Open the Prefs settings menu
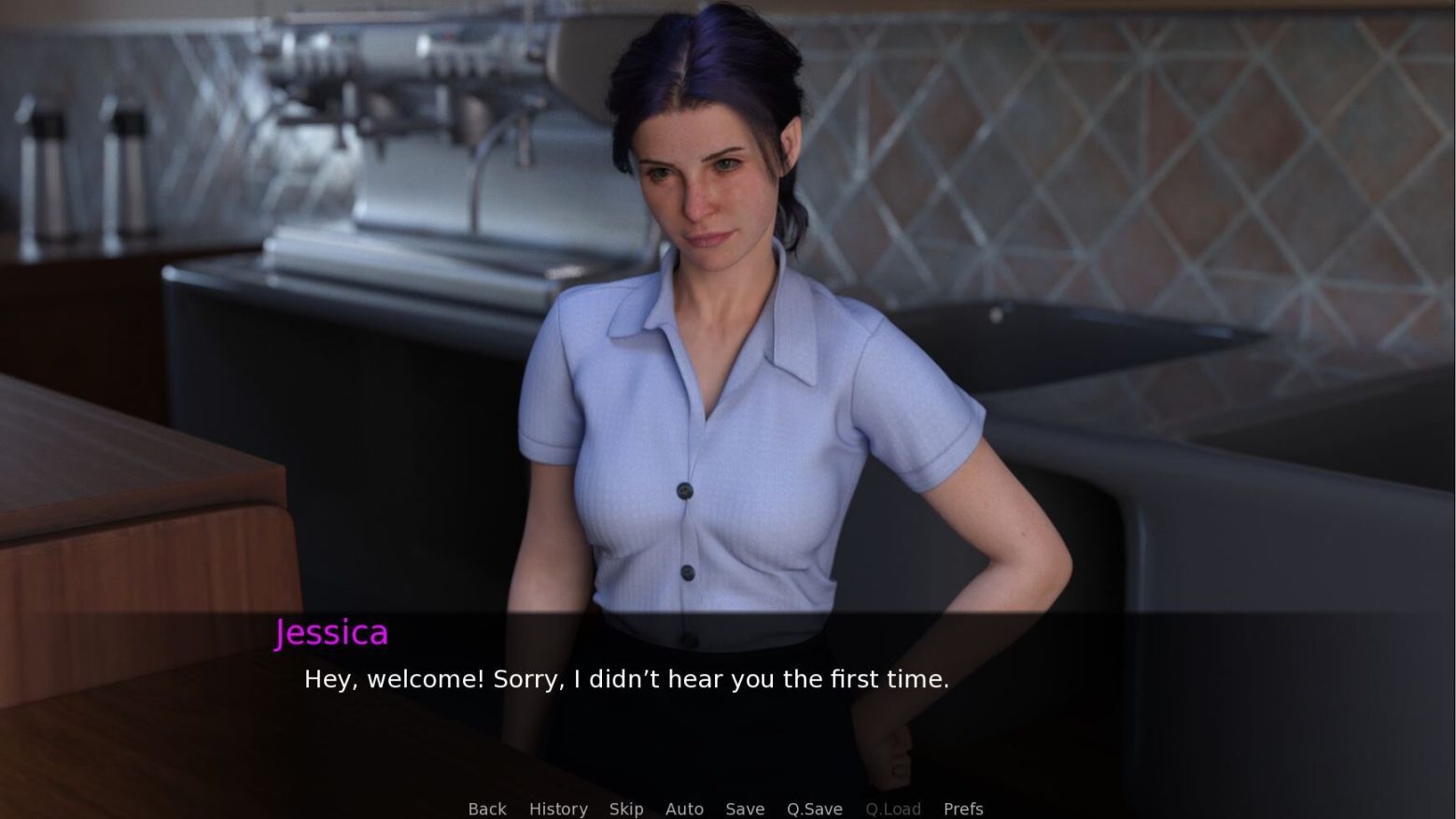This screenshot has height=819, width=1456. point(963,809)
